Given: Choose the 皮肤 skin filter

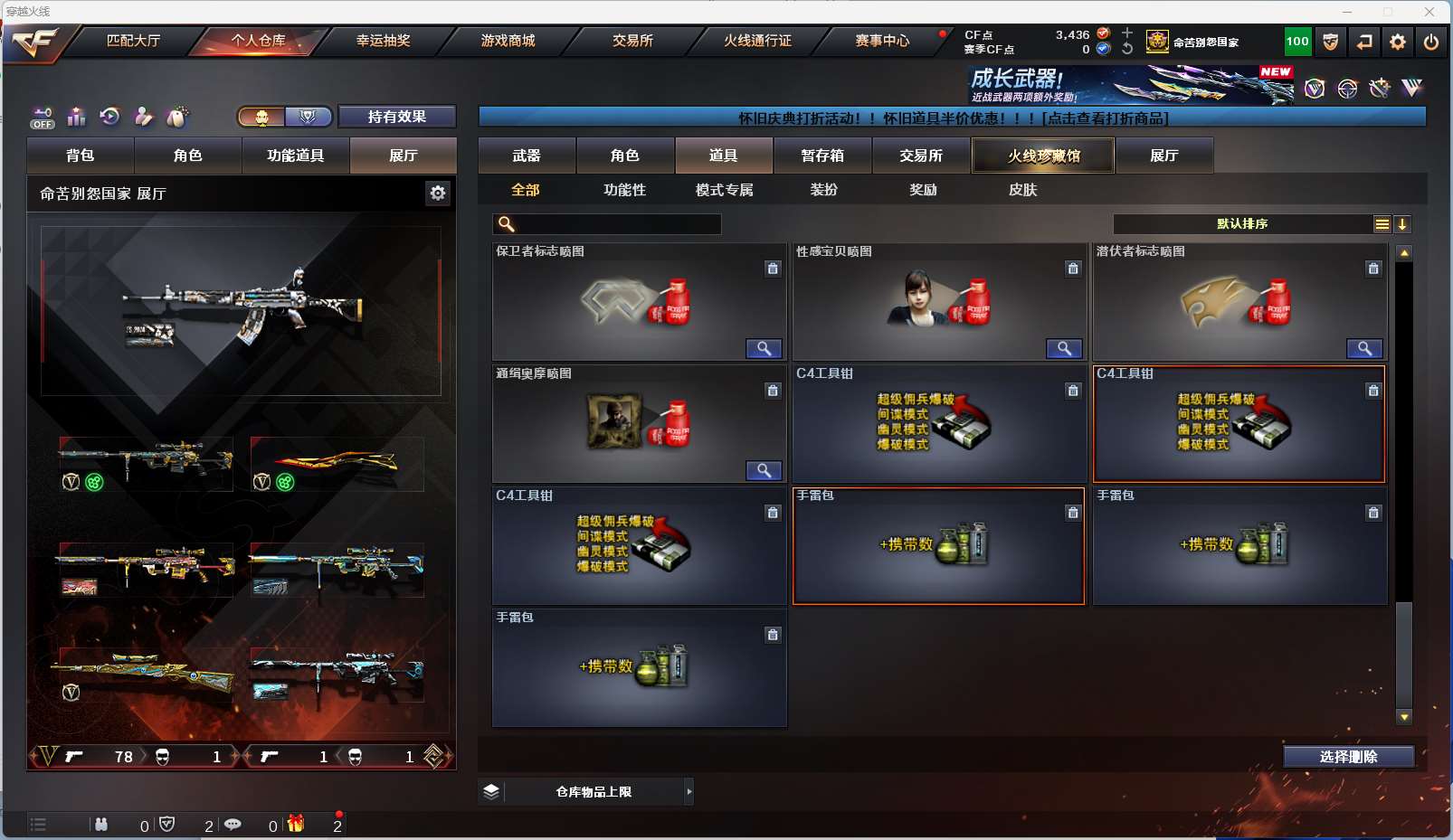Looking at the screenshot, I should 1022,190.
